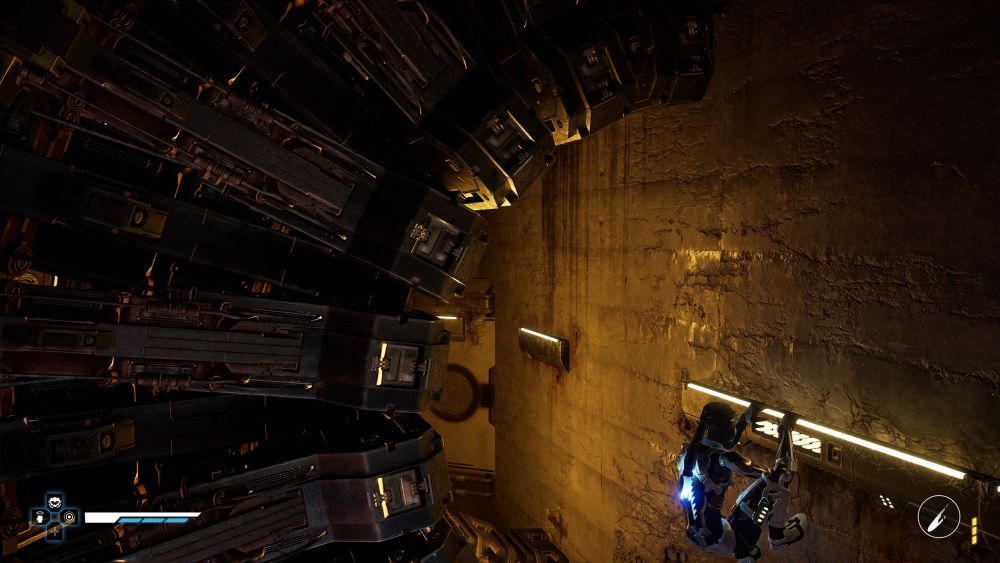Select the helmet mask icon in the ability cross
Screen dimensions: 1000x563
point(54,503)
